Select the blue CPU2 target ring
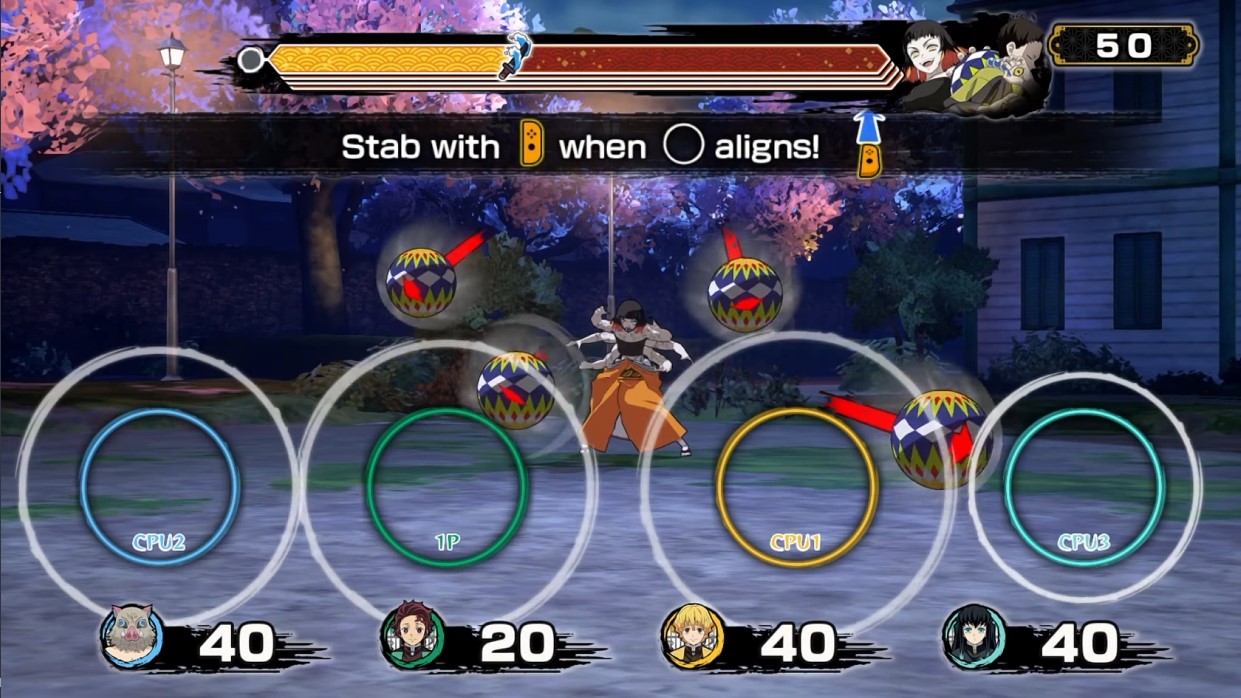 click(160, 487)
